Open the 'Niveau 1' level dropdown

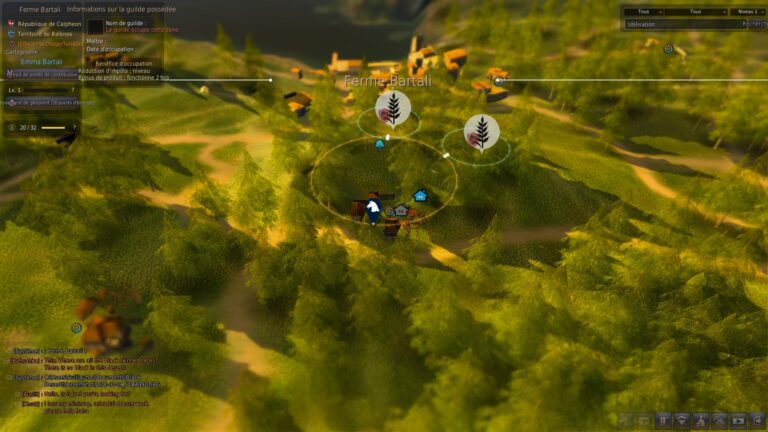746,11
